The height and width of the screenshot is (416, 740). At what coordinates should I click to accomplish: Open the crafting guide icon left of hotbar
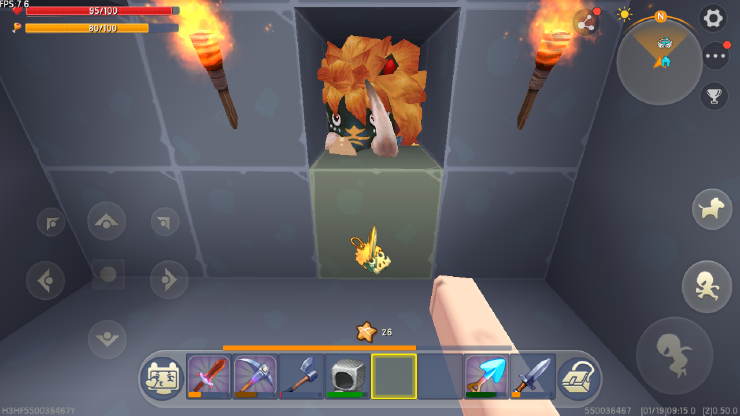pos(163,378)
